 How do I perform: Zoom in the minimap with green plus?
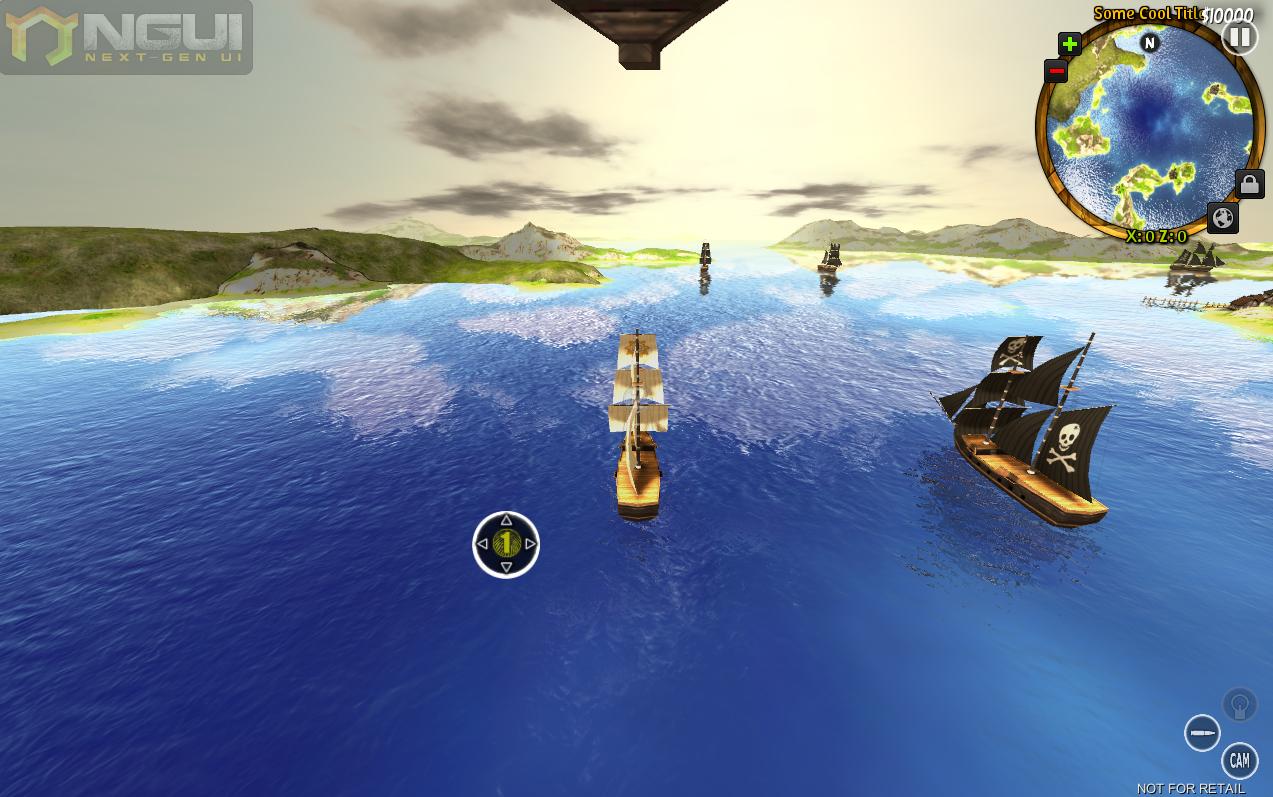point(1070,44)
